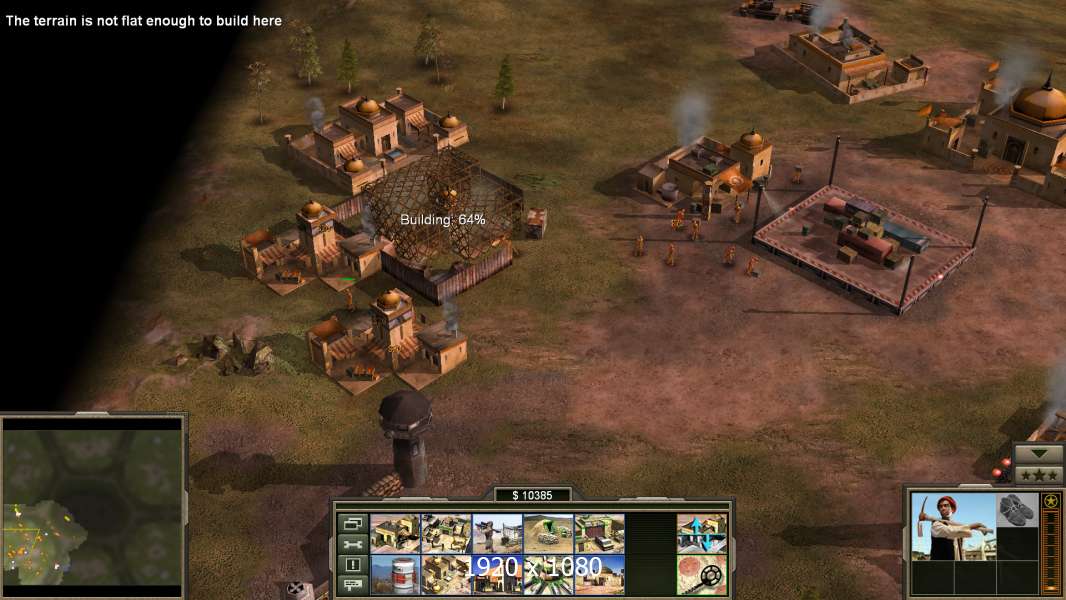This screenshot has width=1066, height=600.
Task: Select the Arms Dealer build icon
Action: (x=599, y=533)
